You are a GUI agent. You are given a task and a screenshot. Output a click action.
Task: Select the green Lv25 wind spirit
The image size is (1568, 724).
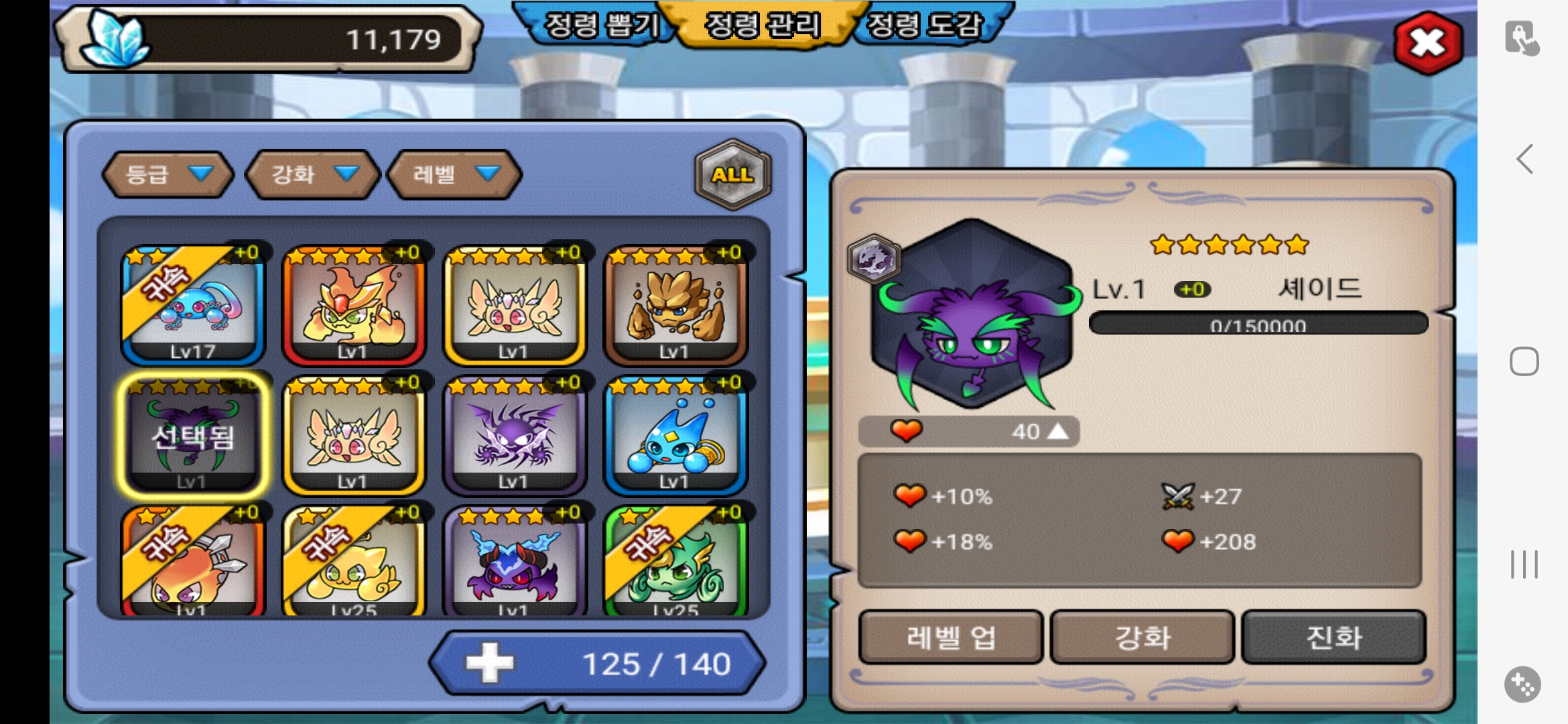tap(675, 563)
